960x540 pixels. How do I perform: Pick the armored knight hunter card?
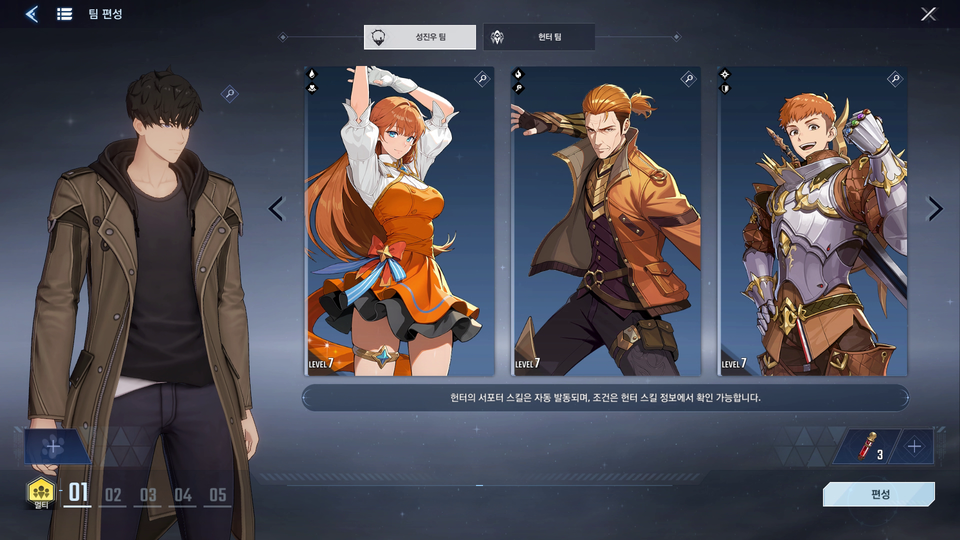812,222
